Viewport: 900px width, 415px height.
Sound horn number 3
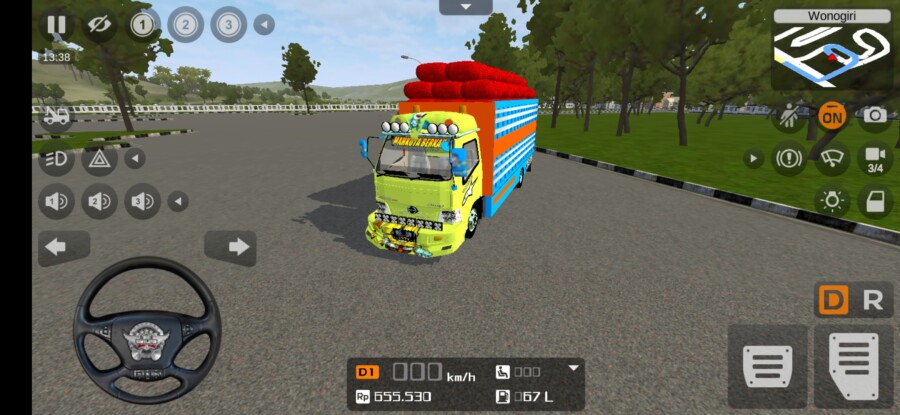pyautogui.click(x=142, y=202)
